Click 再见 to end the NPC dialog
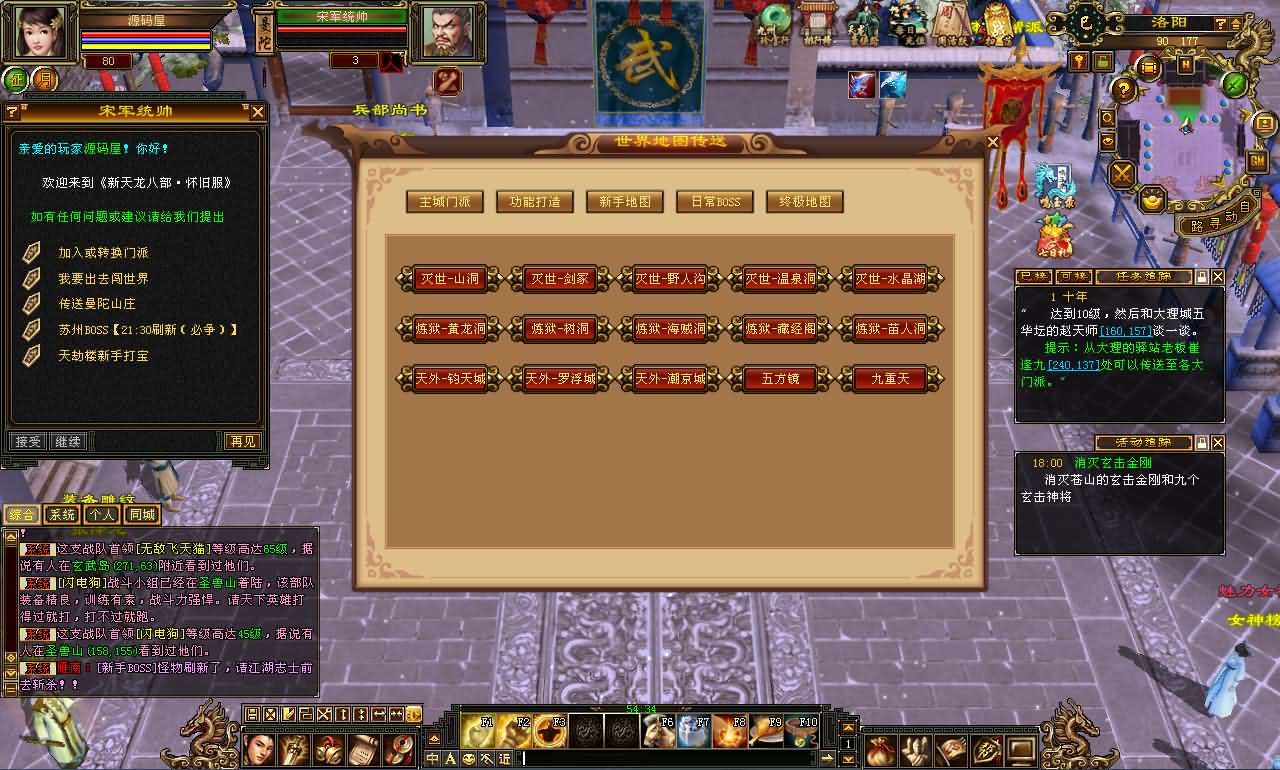Viewport: 1280px width, 770px height. (241, 441)
